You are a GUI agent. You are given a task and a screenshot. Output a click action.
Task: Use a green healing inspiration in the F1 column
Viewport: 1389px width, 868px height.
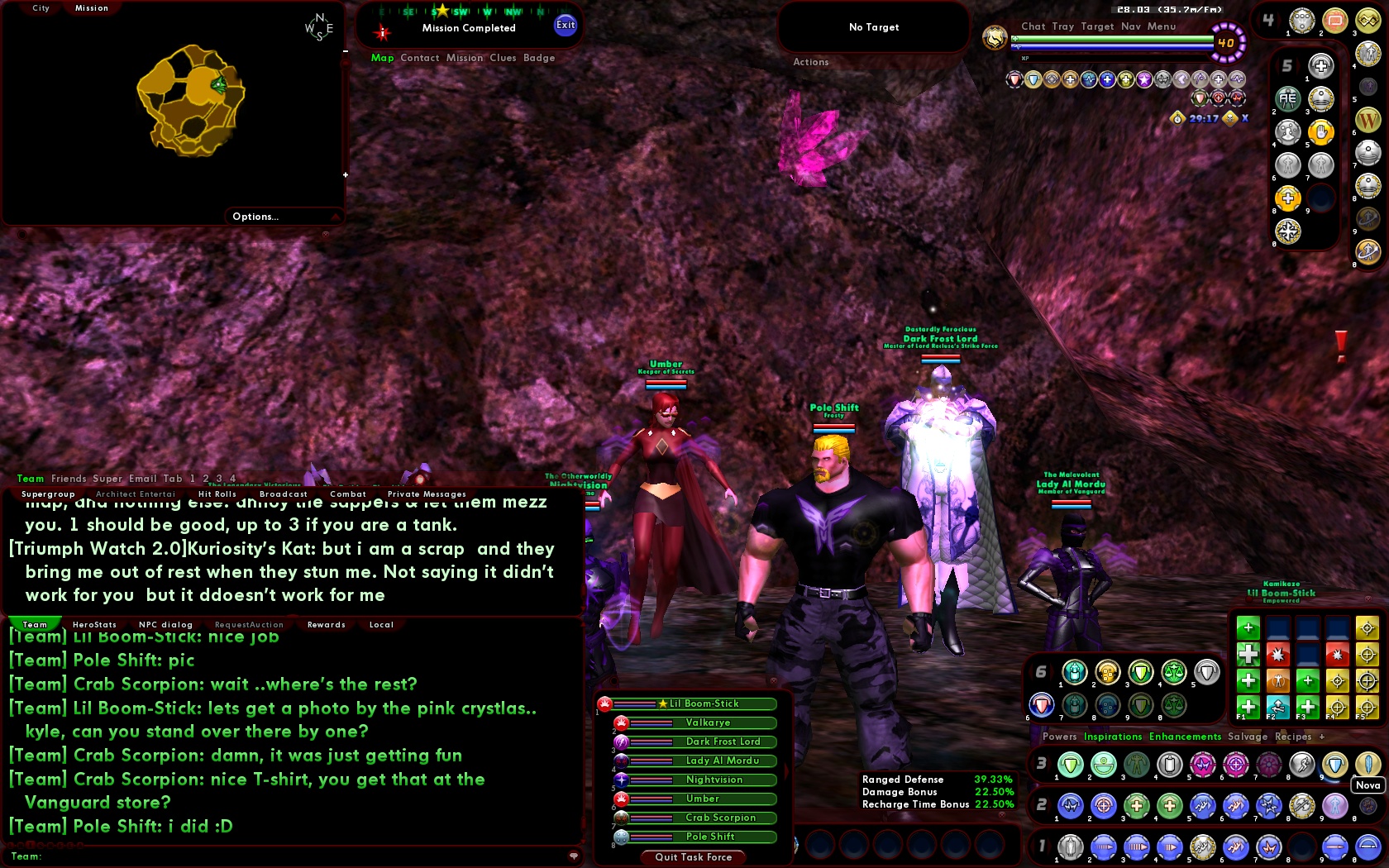1248,705
